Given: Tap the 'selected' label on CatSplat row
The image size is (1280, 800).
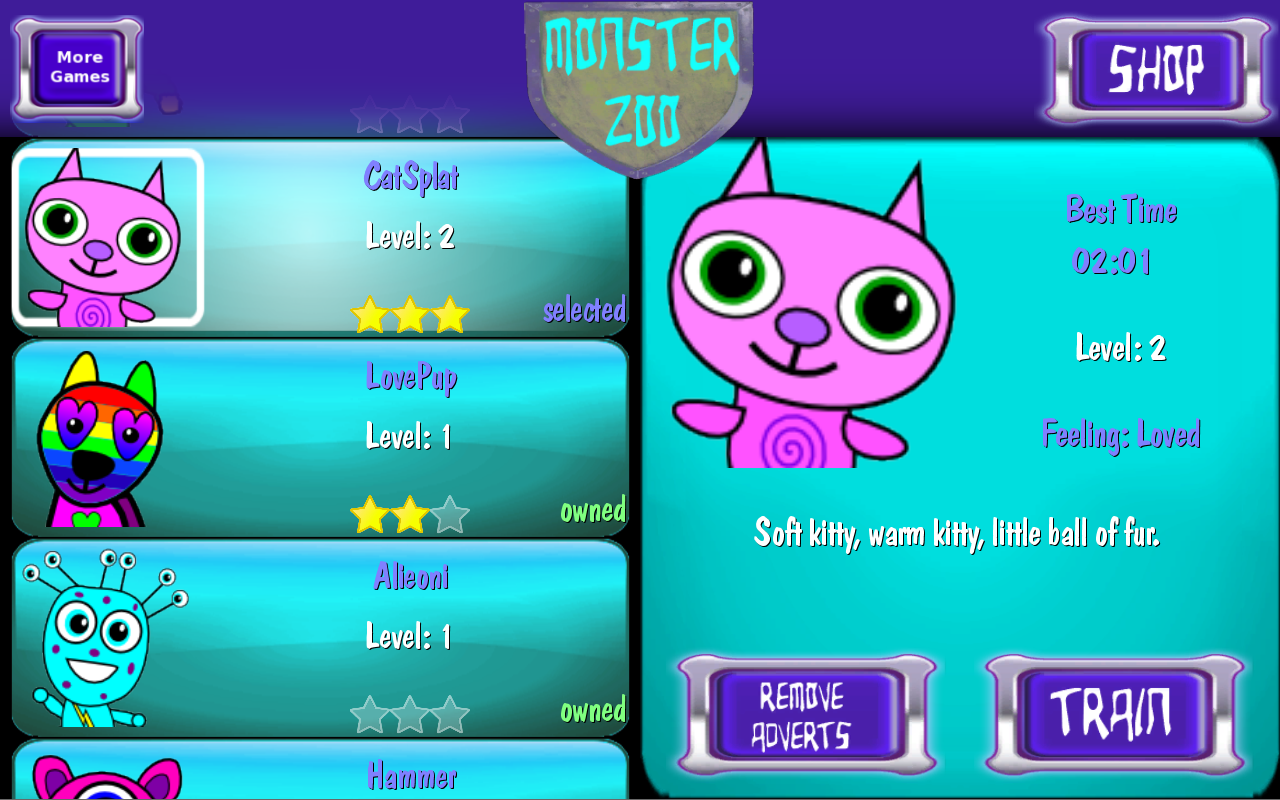Looking at the screenshot, I should [585, 311].
